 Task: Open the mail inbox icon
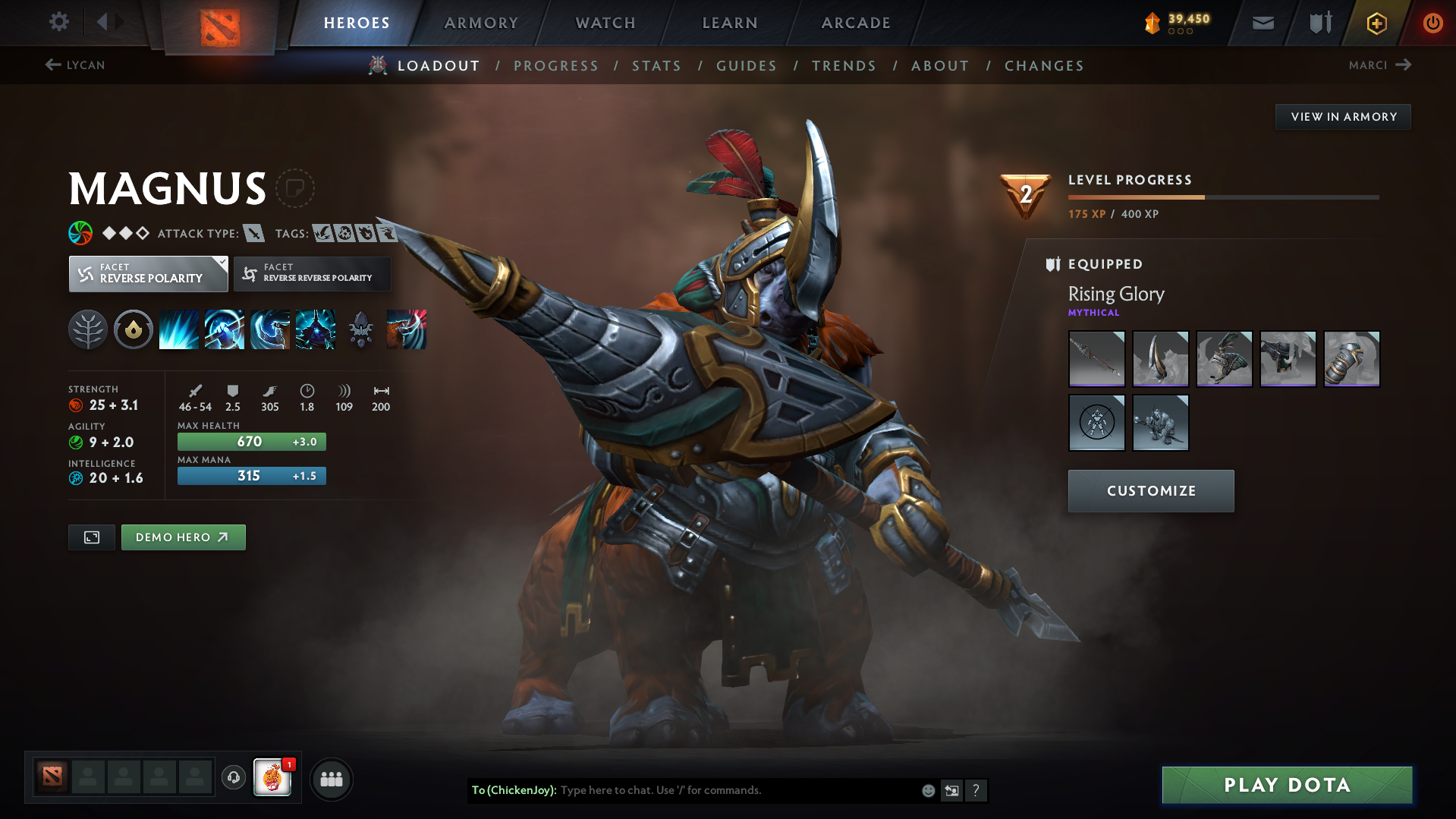coord(1262,23)
